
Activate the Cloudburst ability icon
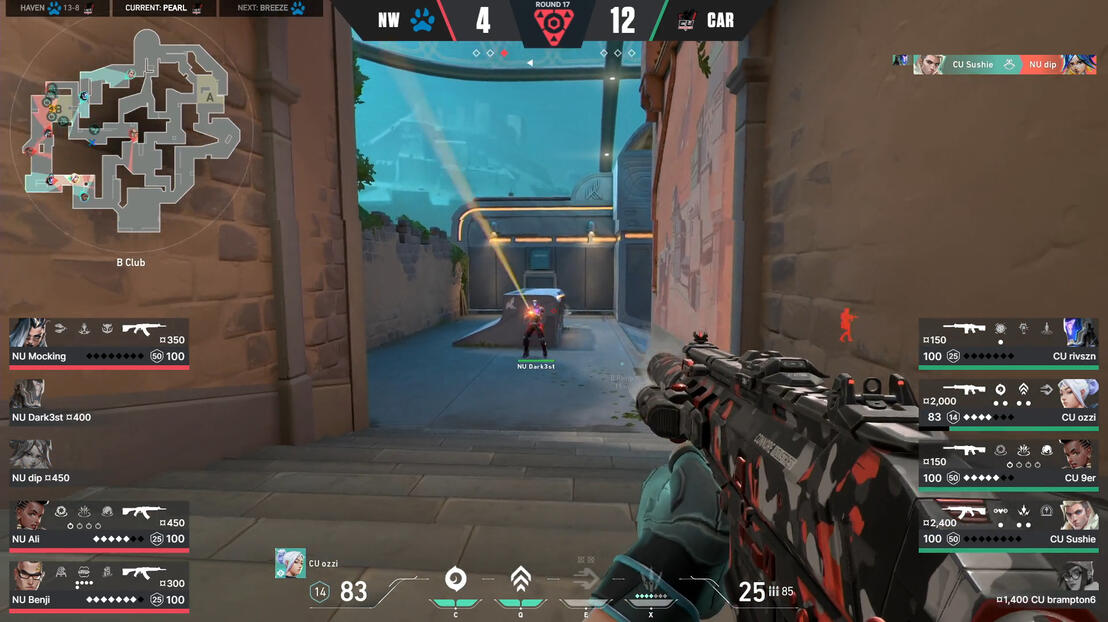[x=455, y=580]
